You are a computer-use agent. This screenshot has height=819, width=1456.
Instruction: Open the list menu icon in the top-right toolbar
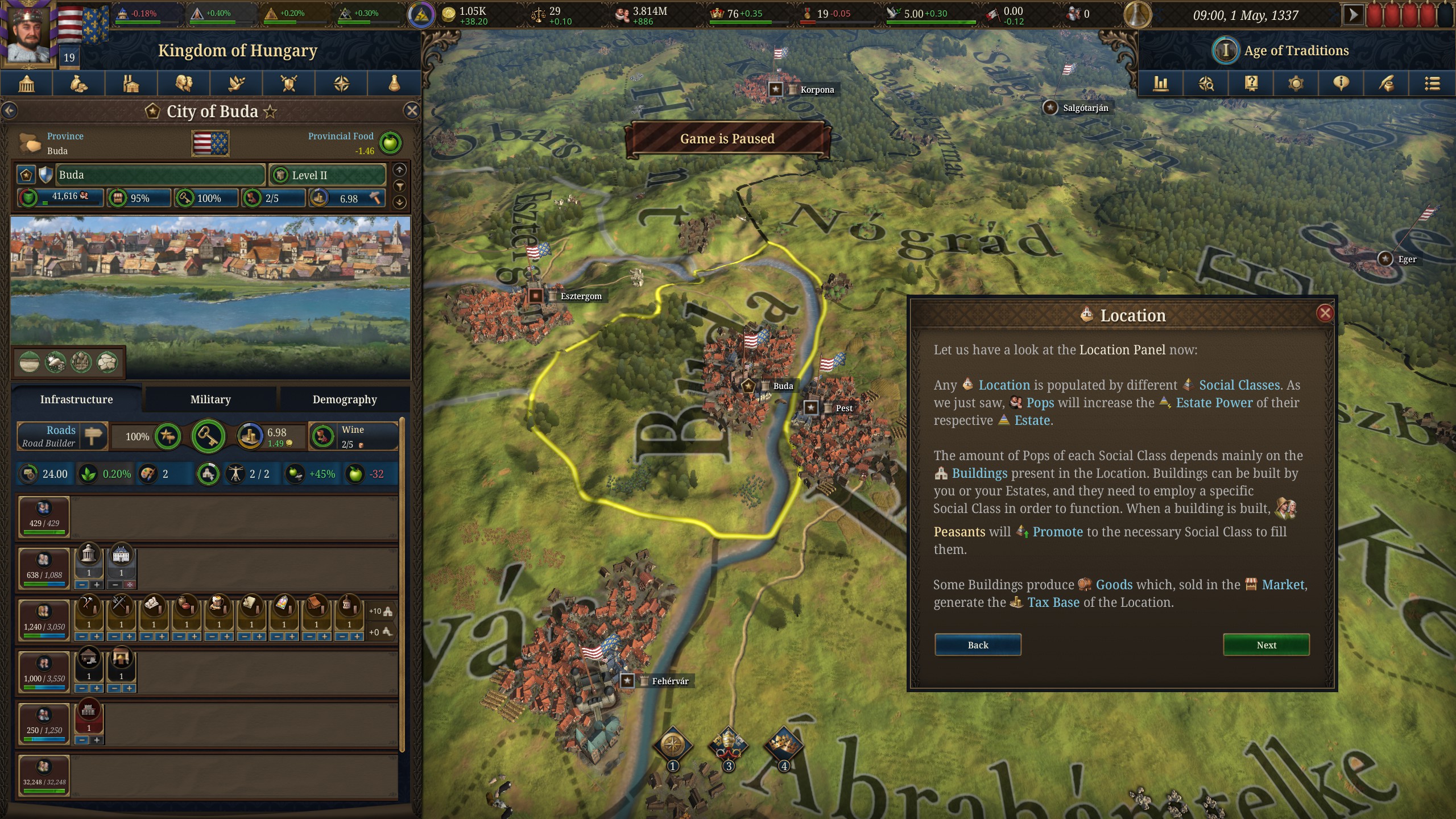tap(1432, 84)
